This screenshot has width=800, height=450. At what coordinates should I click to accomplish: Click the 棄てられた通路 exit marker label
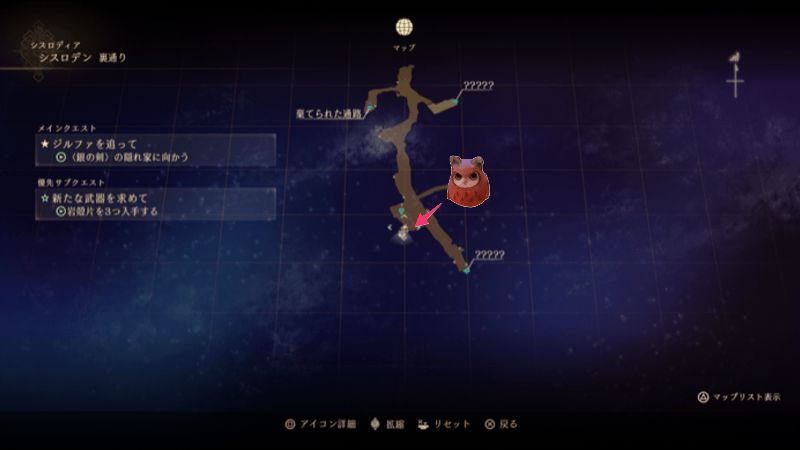point(329,114)
